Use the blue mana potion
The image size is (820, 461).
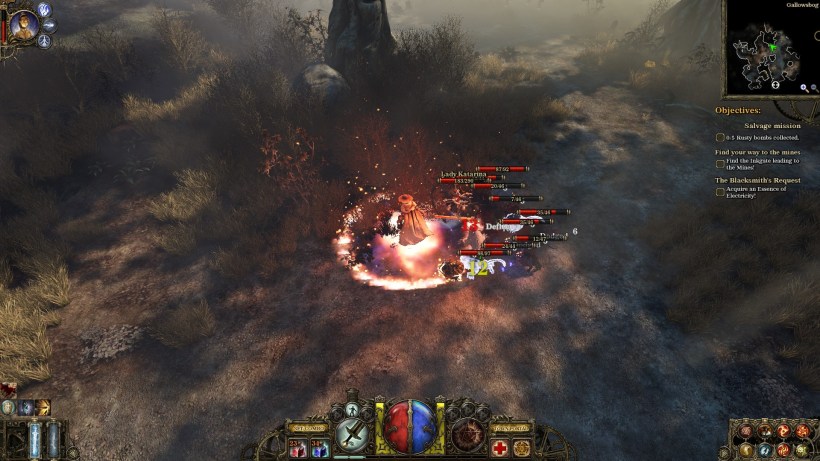(x=319, y=449)
